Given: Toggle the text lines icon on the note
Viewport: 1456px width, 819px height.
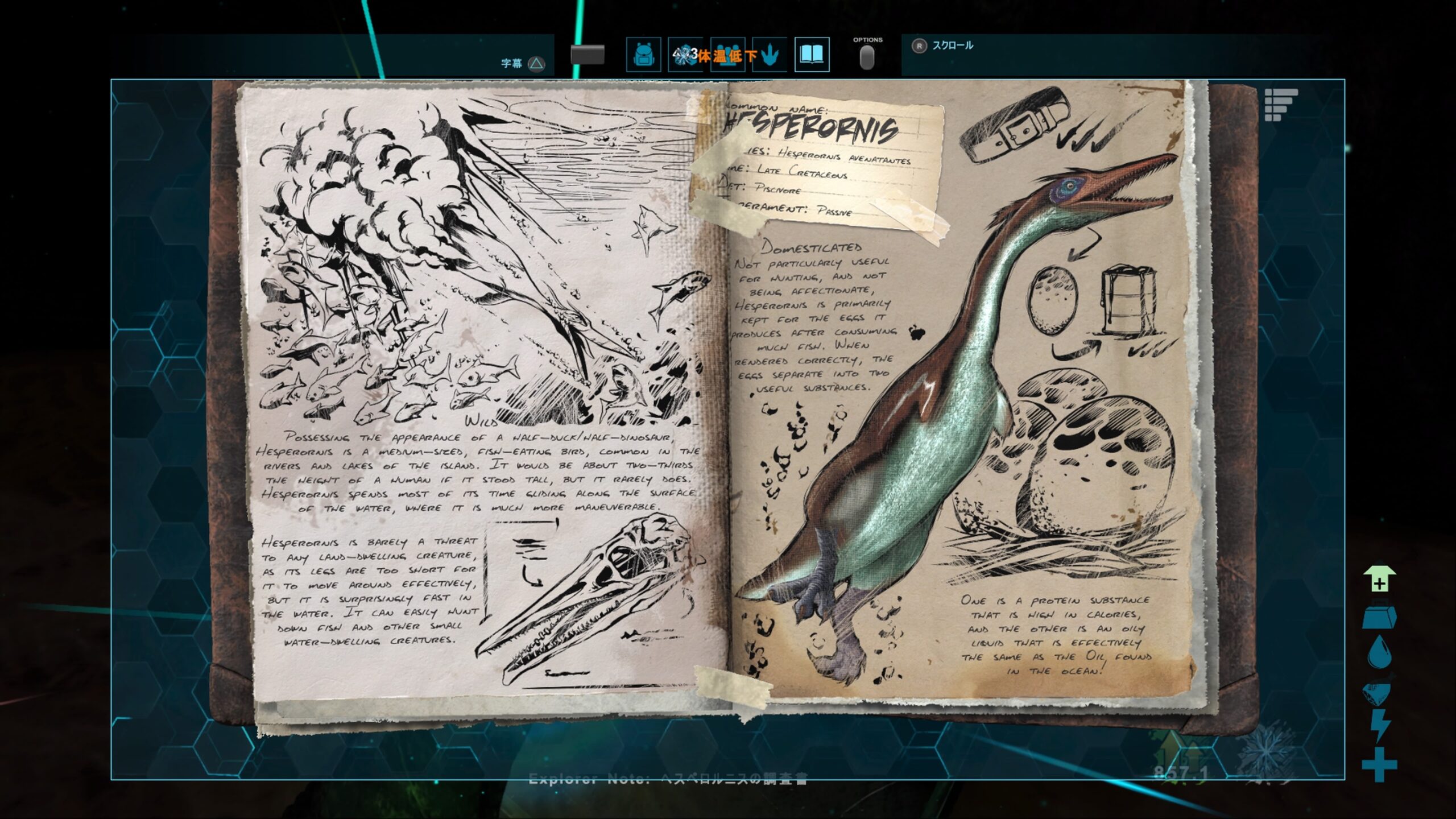Looking at the screenshot, I should (x=1280, y=105).
